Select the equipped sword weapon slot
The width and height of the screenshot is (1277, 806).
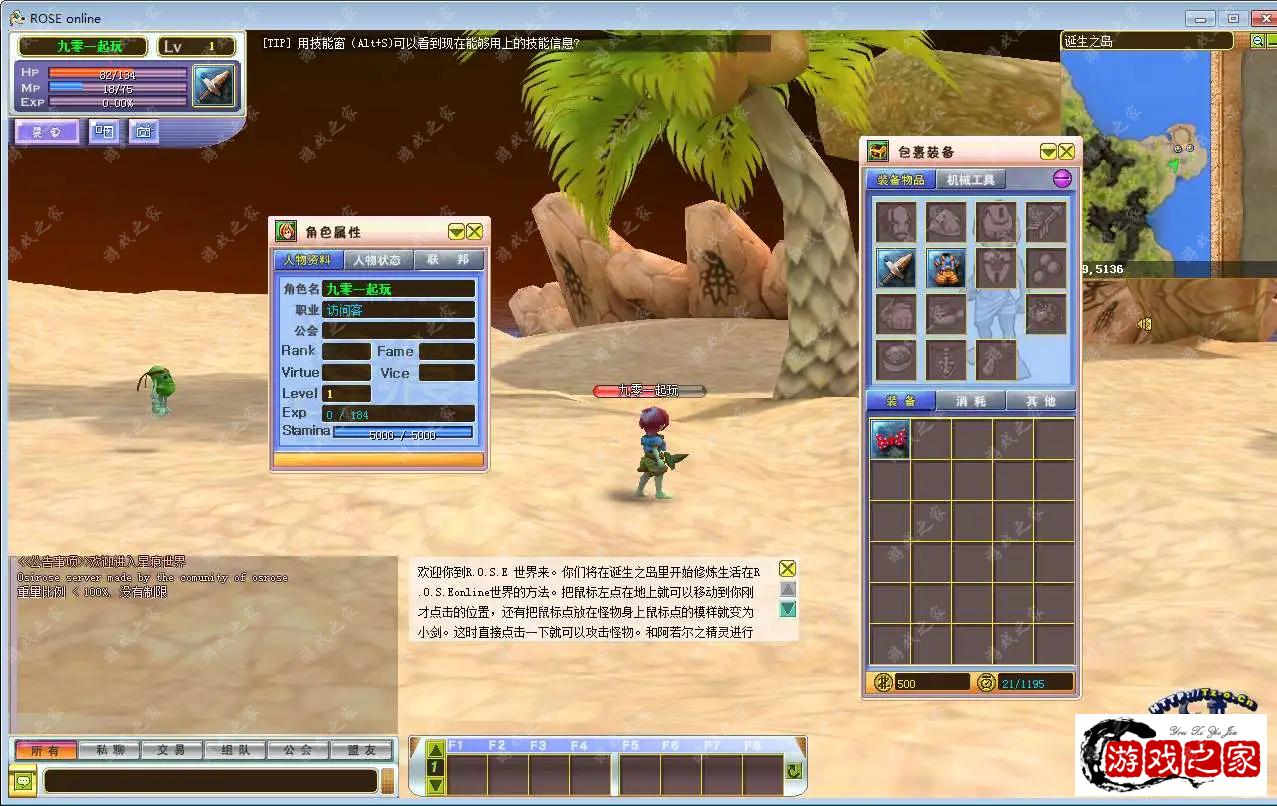point(895,268)
